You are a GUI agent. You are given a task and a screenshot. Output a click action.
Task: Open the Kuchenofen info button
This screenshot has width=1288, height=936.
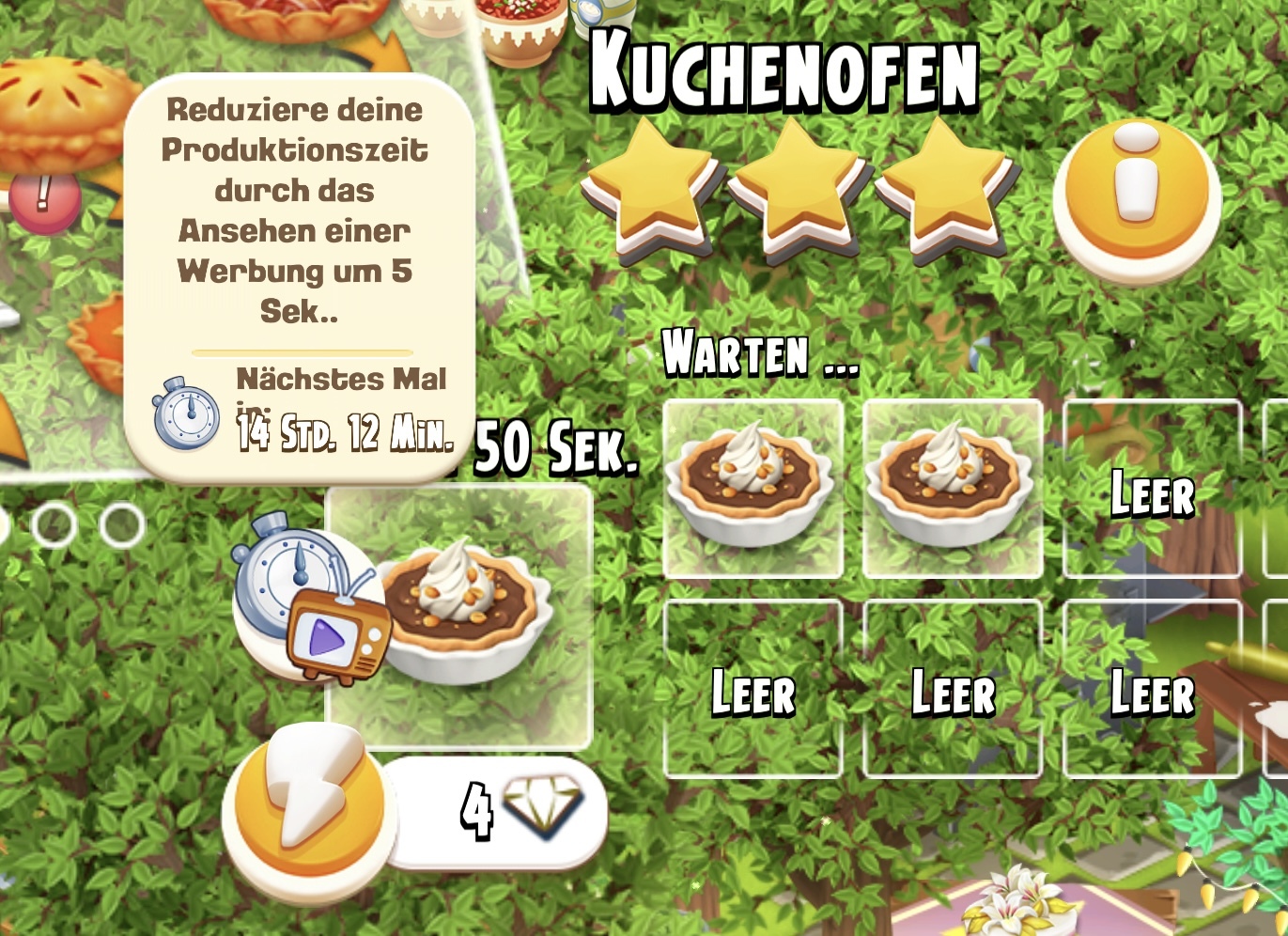(1136, 197)
